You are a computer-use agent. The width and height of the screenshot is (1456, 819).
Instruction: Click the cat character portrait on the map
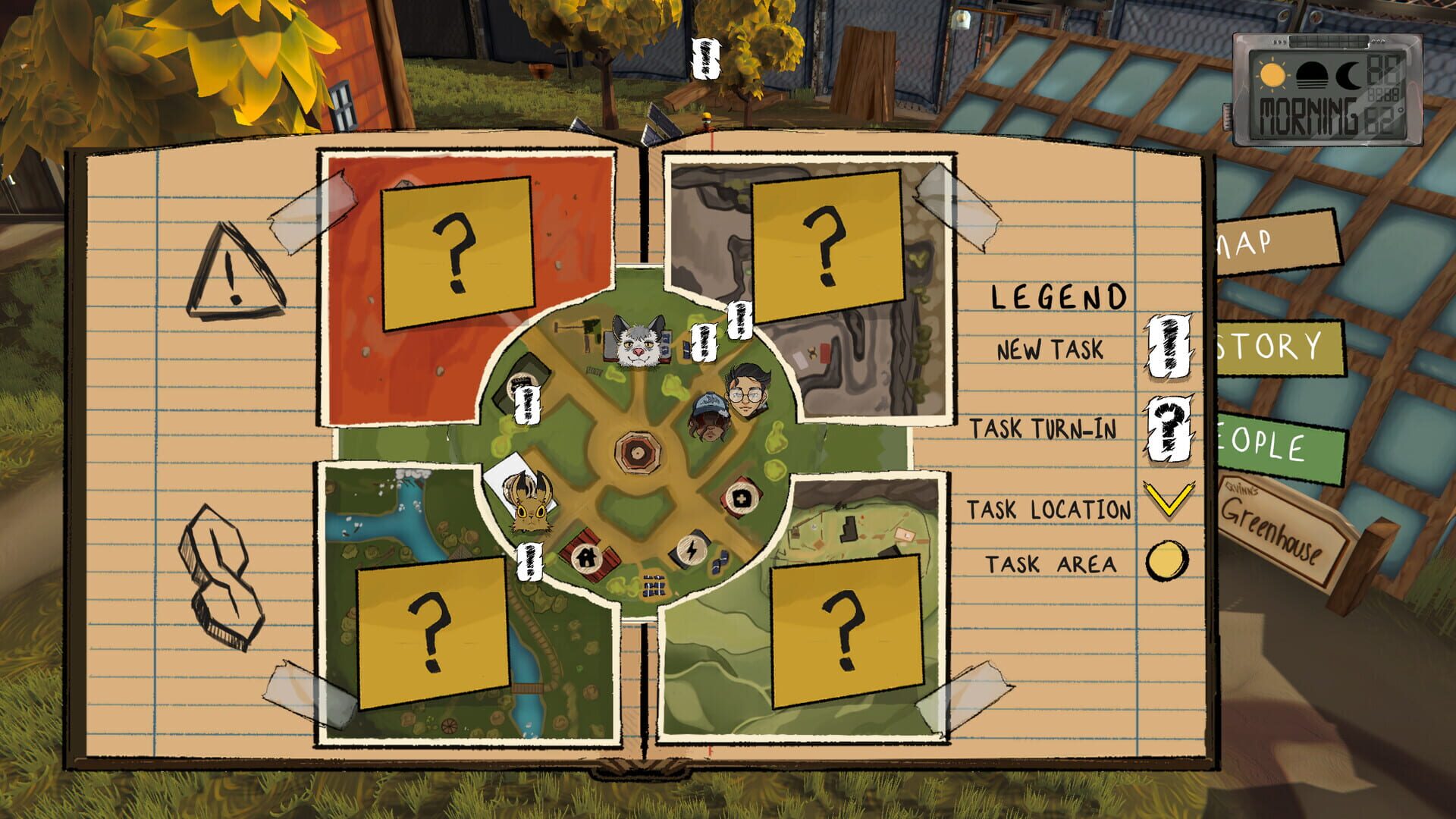(x=639, y=344)
